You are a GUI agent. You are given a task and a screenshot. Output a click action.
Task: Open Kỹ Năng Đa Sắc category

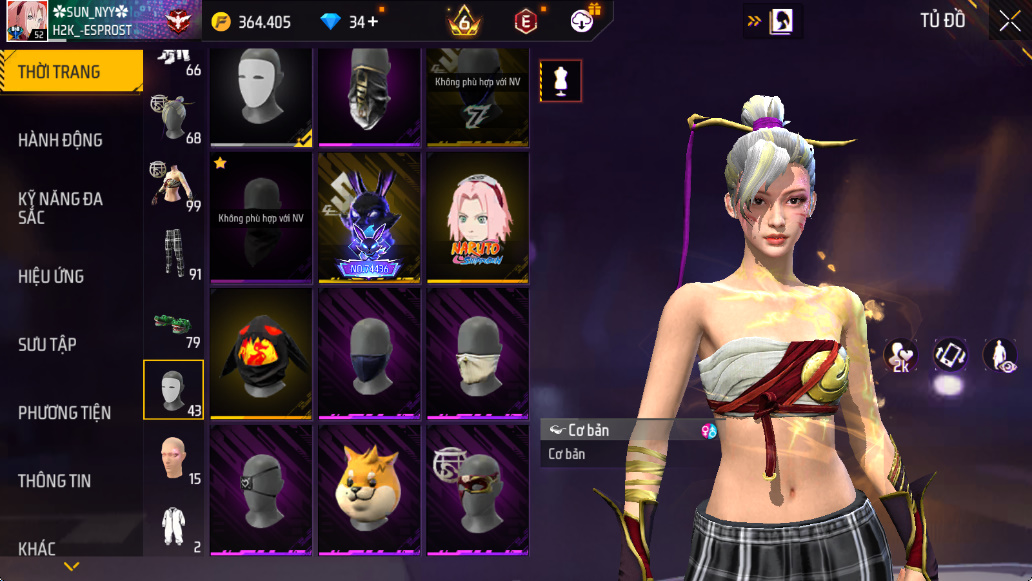click(x=61, y=208)
